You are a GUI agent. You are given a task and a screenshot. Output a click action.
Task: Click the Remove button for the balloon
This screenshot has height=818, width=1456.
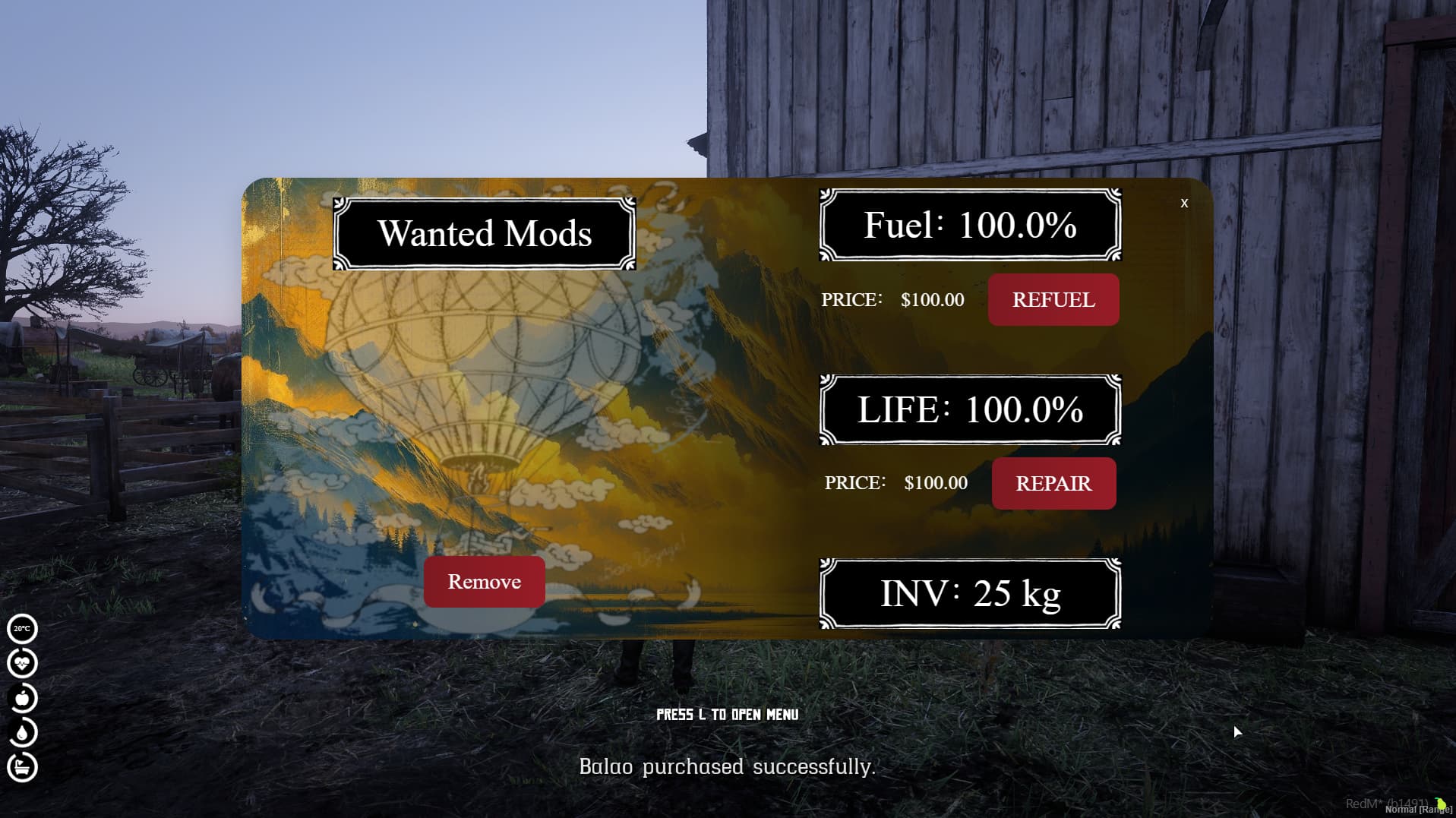484,581
